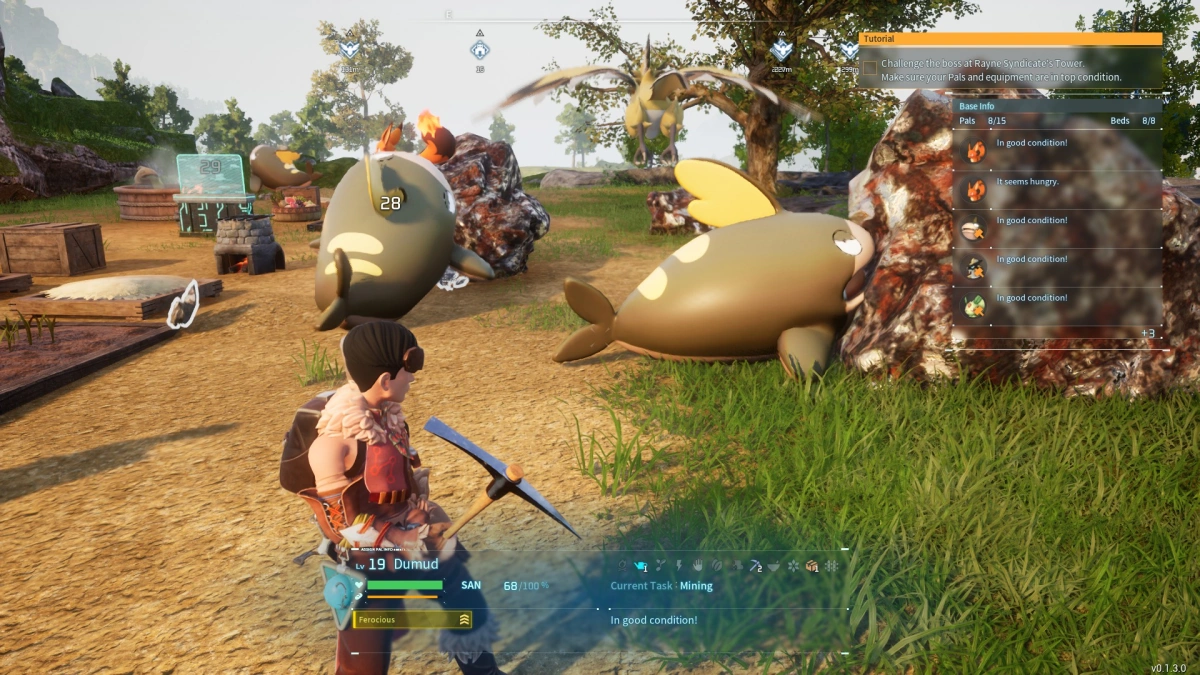Select the transporting box work suitability icon
1200x675 pixels.
(x=812, y=566)
